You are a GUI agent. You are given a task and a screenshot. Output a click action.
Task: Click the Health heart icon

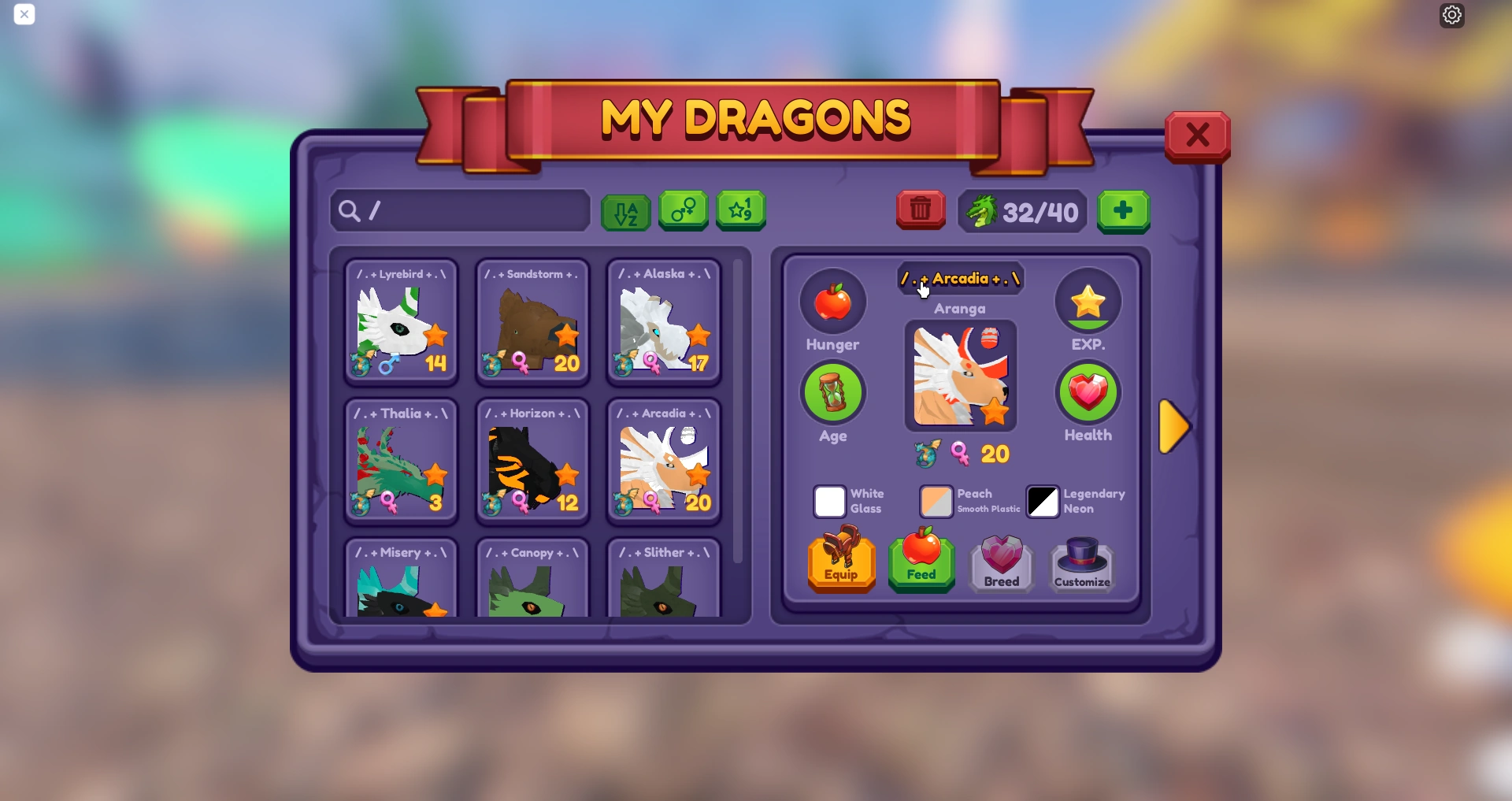pyautogui.click(x=1088, y=392)
